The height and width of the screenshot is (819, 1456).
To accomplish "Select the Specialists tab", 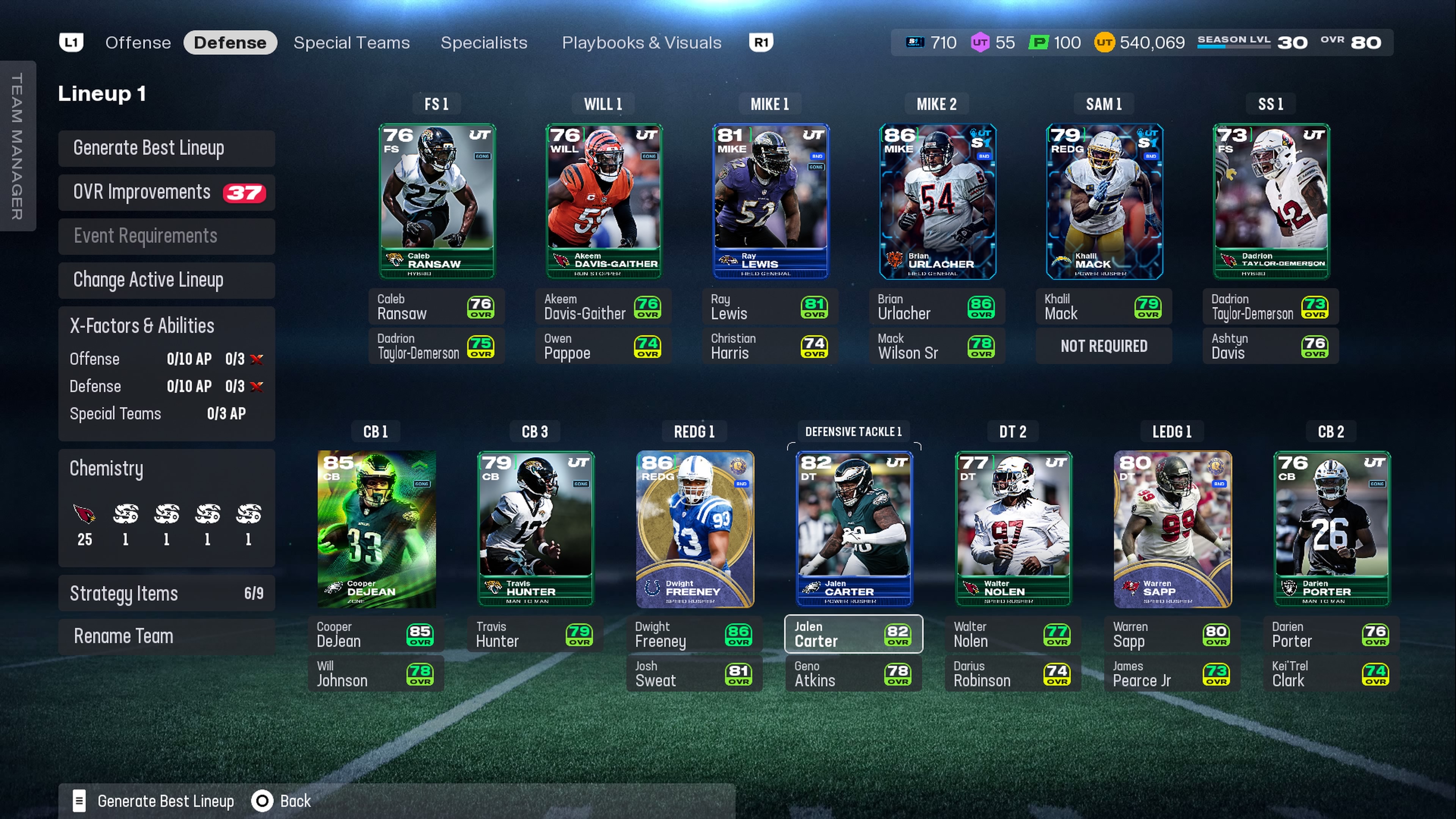I will (484, 42).
